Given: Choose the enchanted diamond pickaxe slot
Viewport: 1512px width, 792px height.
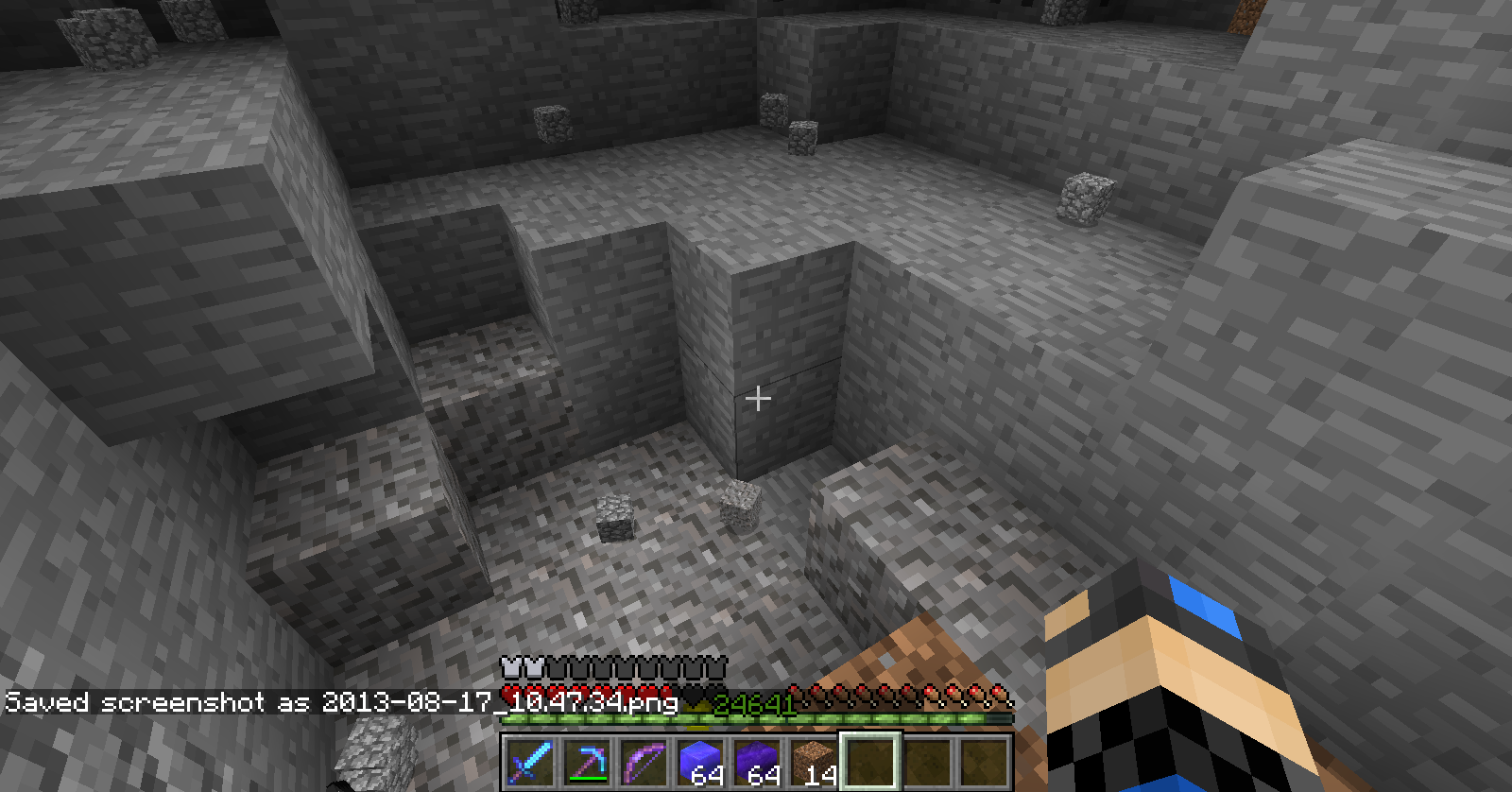Looking at the screenshot, I should pos(587,762).
